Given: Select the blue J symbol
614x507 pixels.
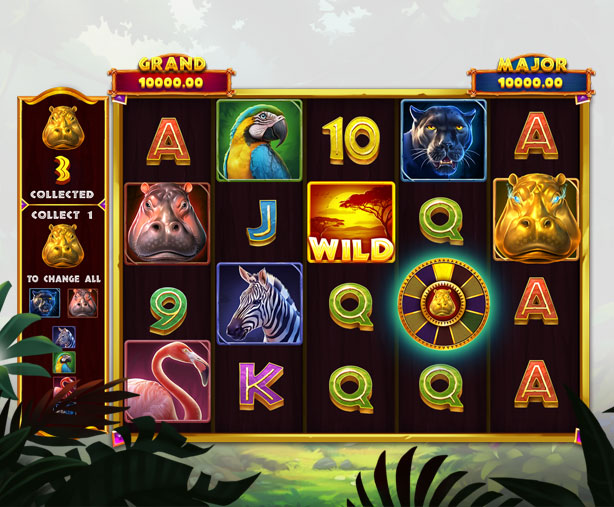Looking at the screenshot, I should pyautogui.click(x=259, y=222).
